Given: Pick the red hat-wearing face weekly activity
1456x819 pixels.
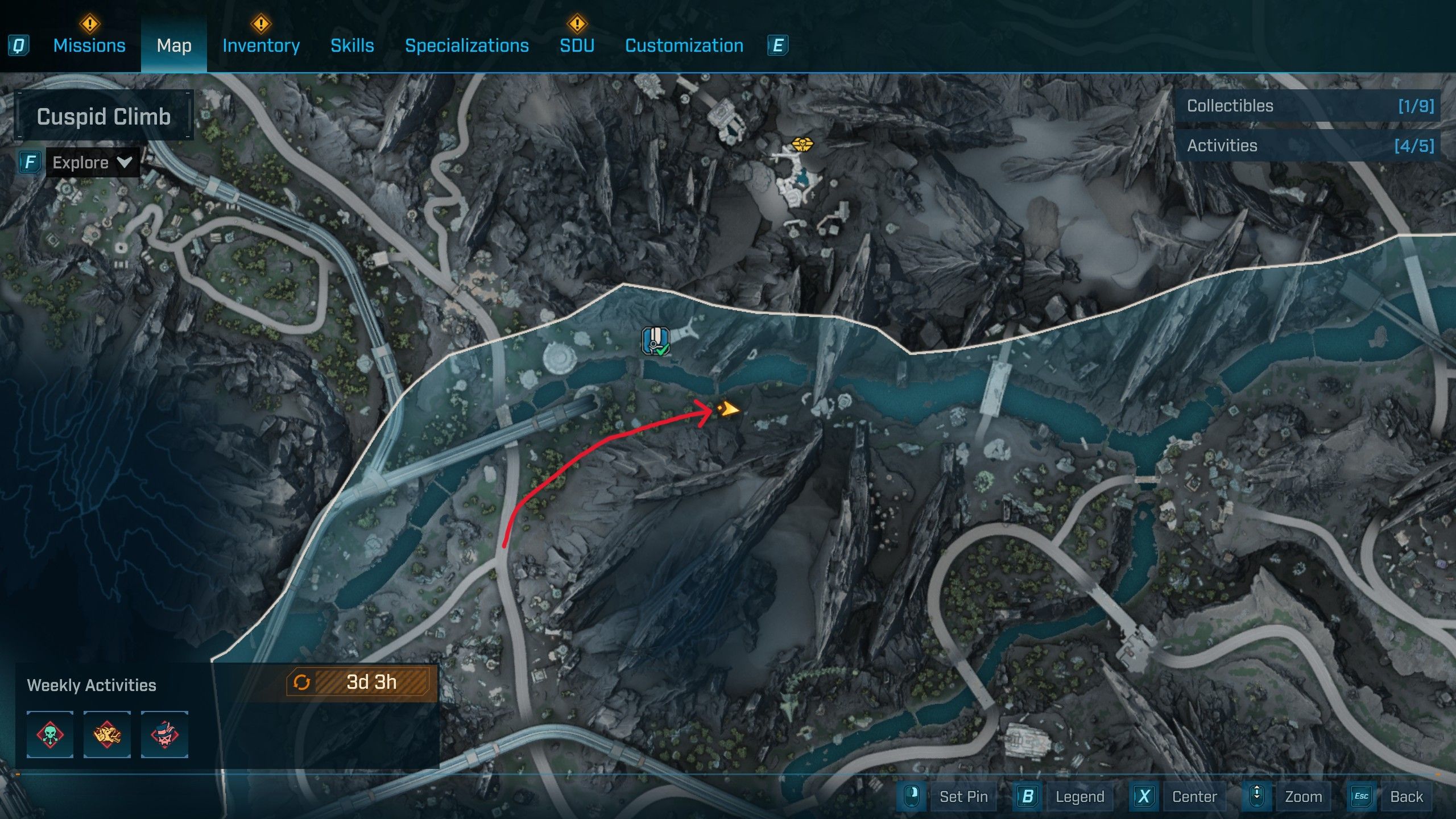Looking at the screenshot, I should click(164, 734).
